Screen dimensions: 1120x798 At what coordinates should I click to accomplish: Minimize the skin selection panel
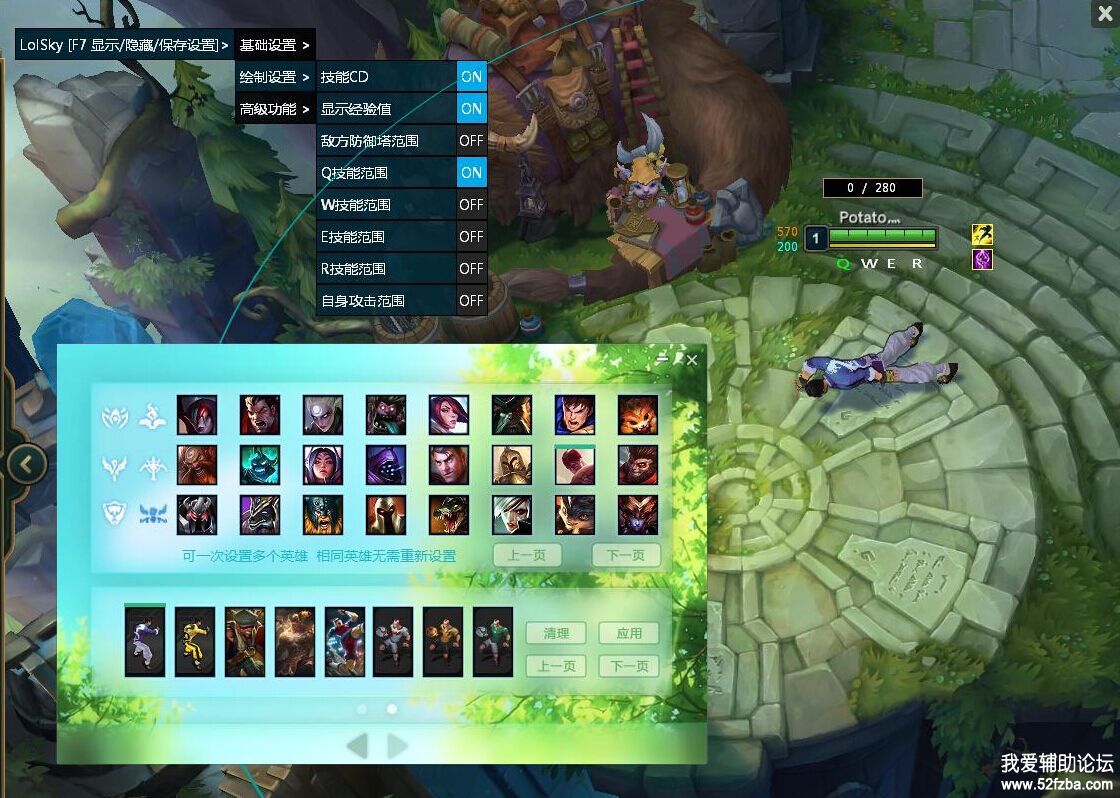pyautogui.click(x=663, y=358)
